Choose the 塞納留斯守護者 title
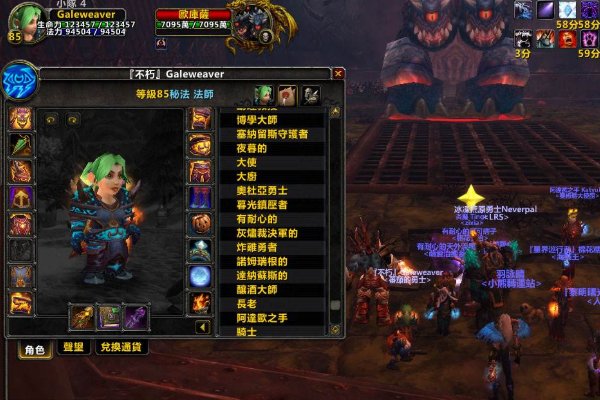Image resolution: width=600 pixels, height=400 pixels. pos(271,134)
